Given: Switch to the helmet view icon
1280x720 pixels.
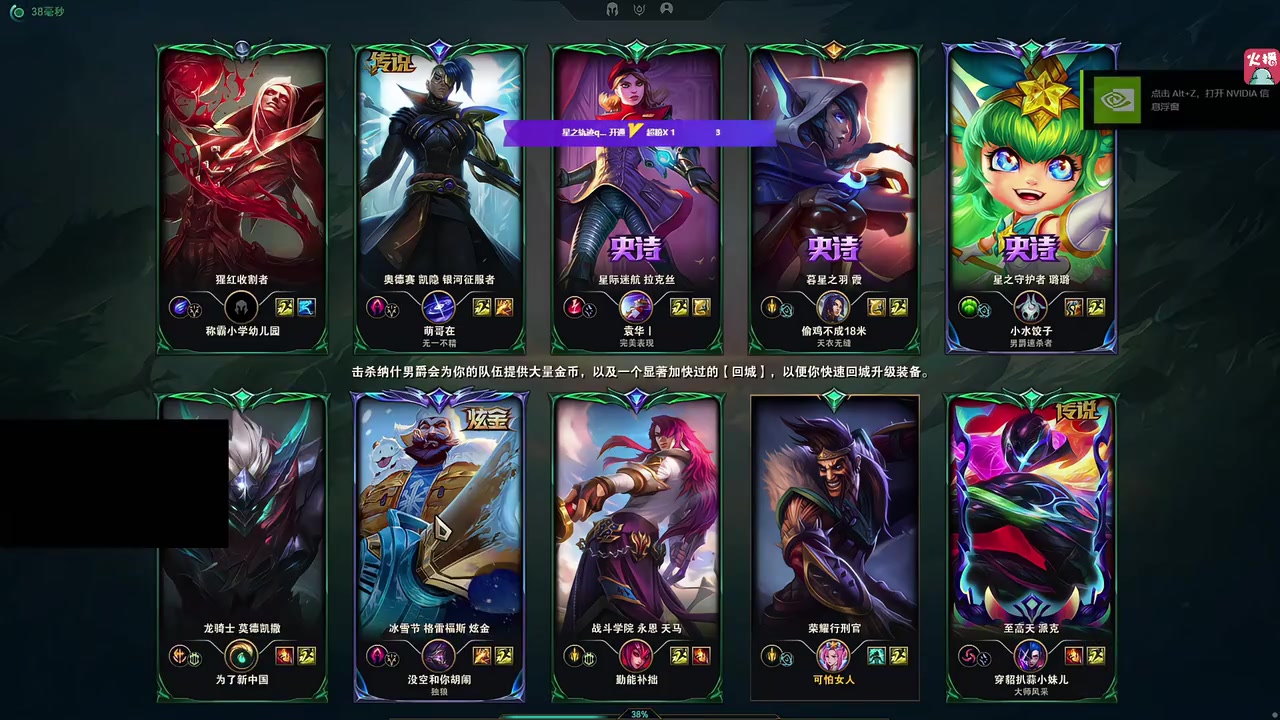Looking at the screenshot, I should [x=612, y=9].
